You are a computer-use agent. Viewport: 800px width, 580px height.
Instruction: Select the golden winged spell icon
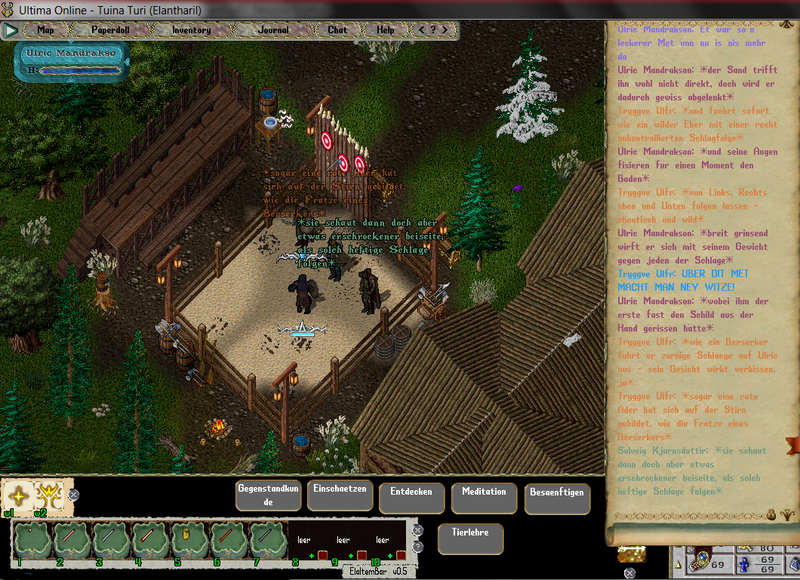(x=47, y=494)
